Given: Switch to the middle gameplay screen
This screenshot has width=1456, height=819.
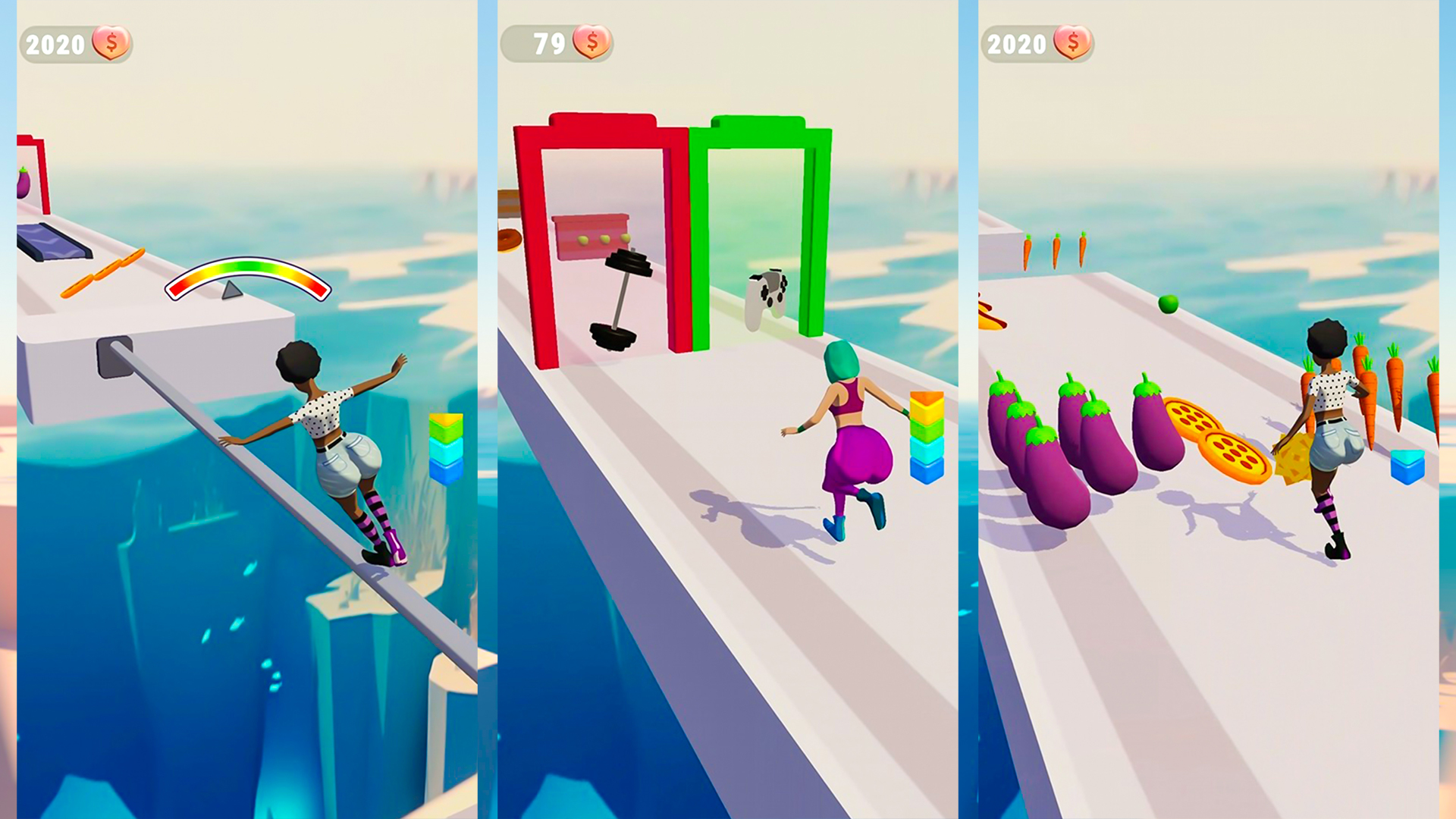Looking at the screenshot, I should pyautogui.click(x=728, y=409).
